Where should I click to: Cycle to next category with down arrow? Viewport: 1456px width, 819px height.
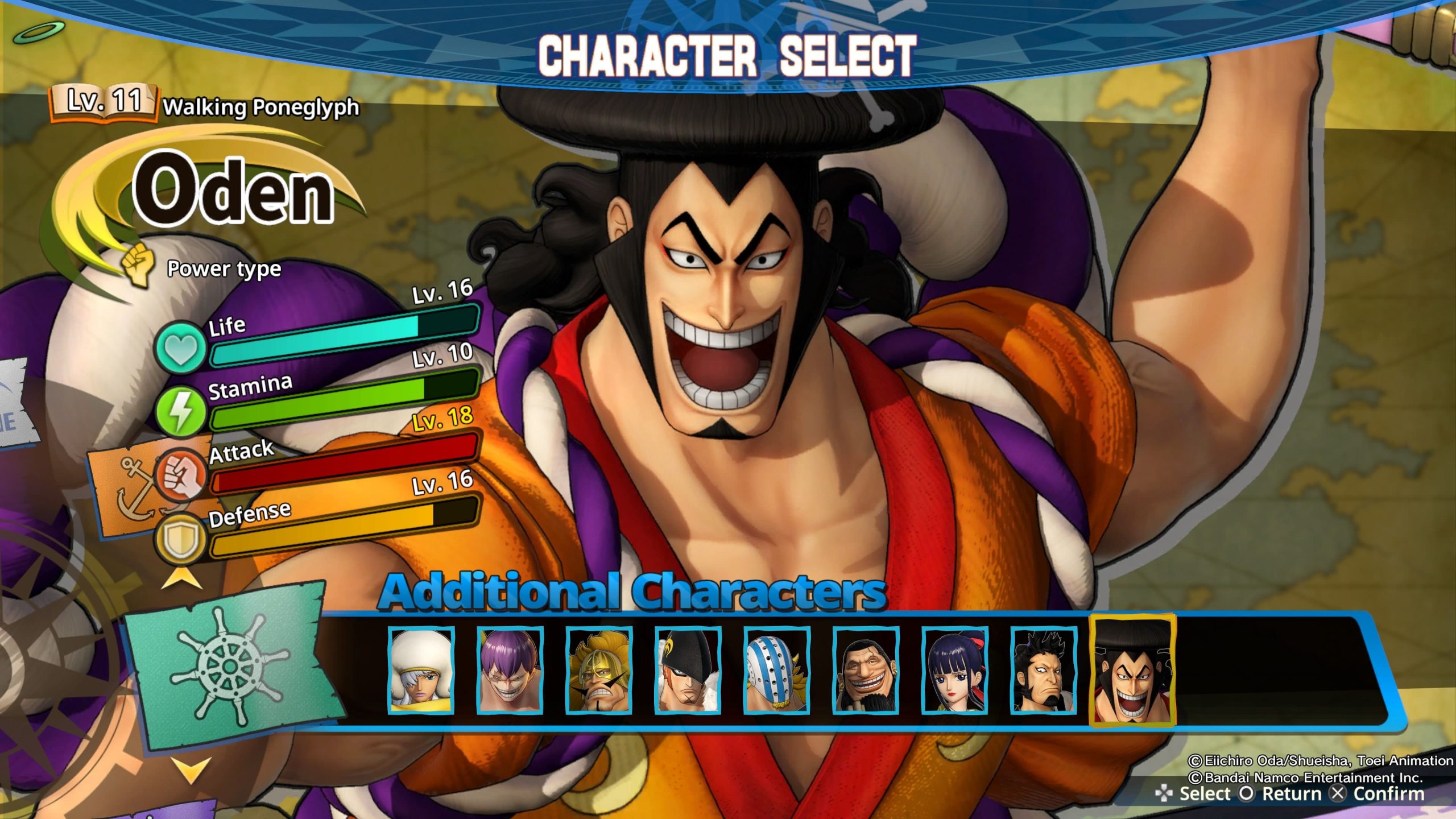click(190, 771)
